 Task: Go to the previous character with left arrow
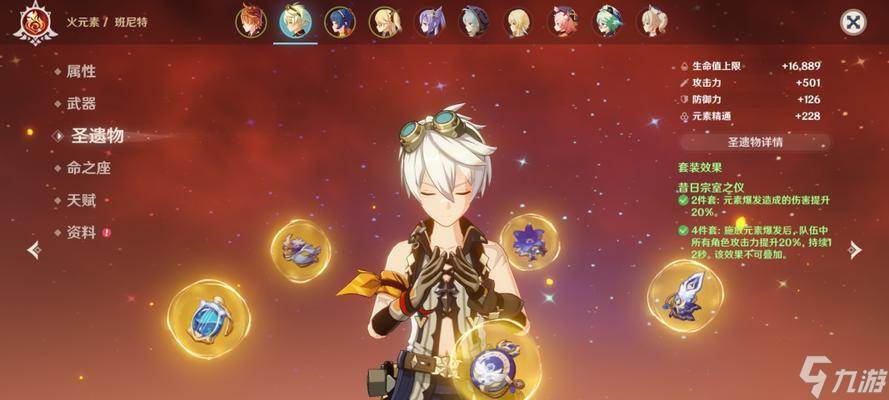click(x=34, y=250)
